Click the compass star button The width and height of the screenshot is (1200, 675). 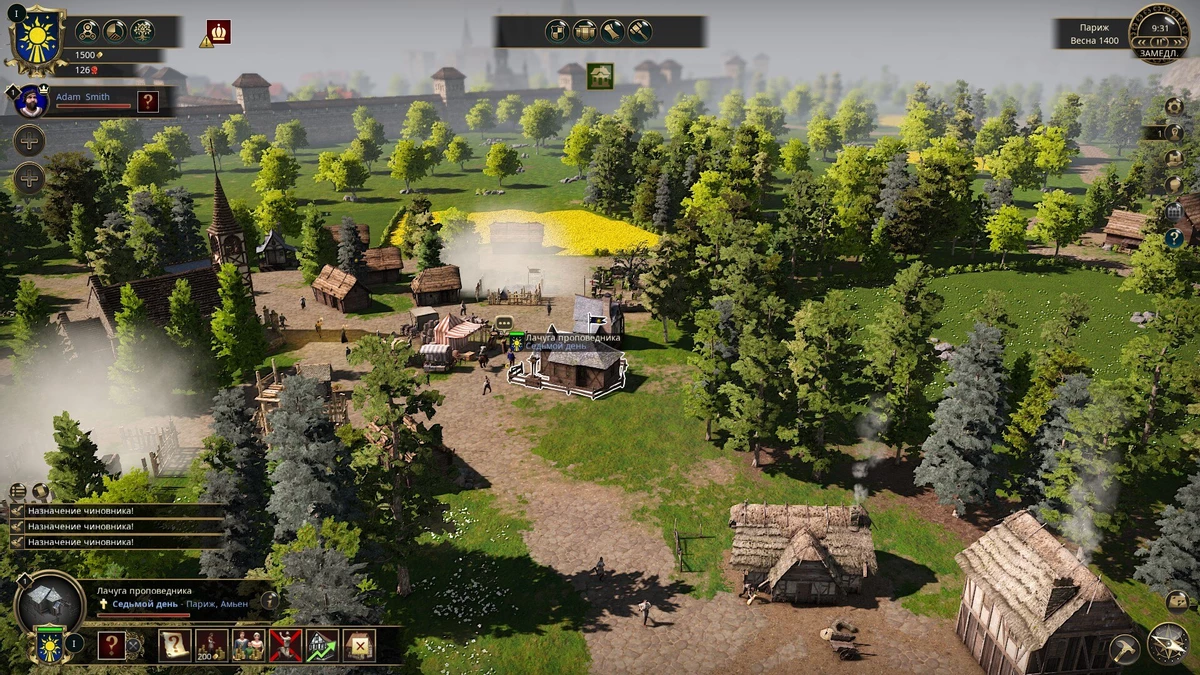pyautogui.click(x=1168, y=643)
